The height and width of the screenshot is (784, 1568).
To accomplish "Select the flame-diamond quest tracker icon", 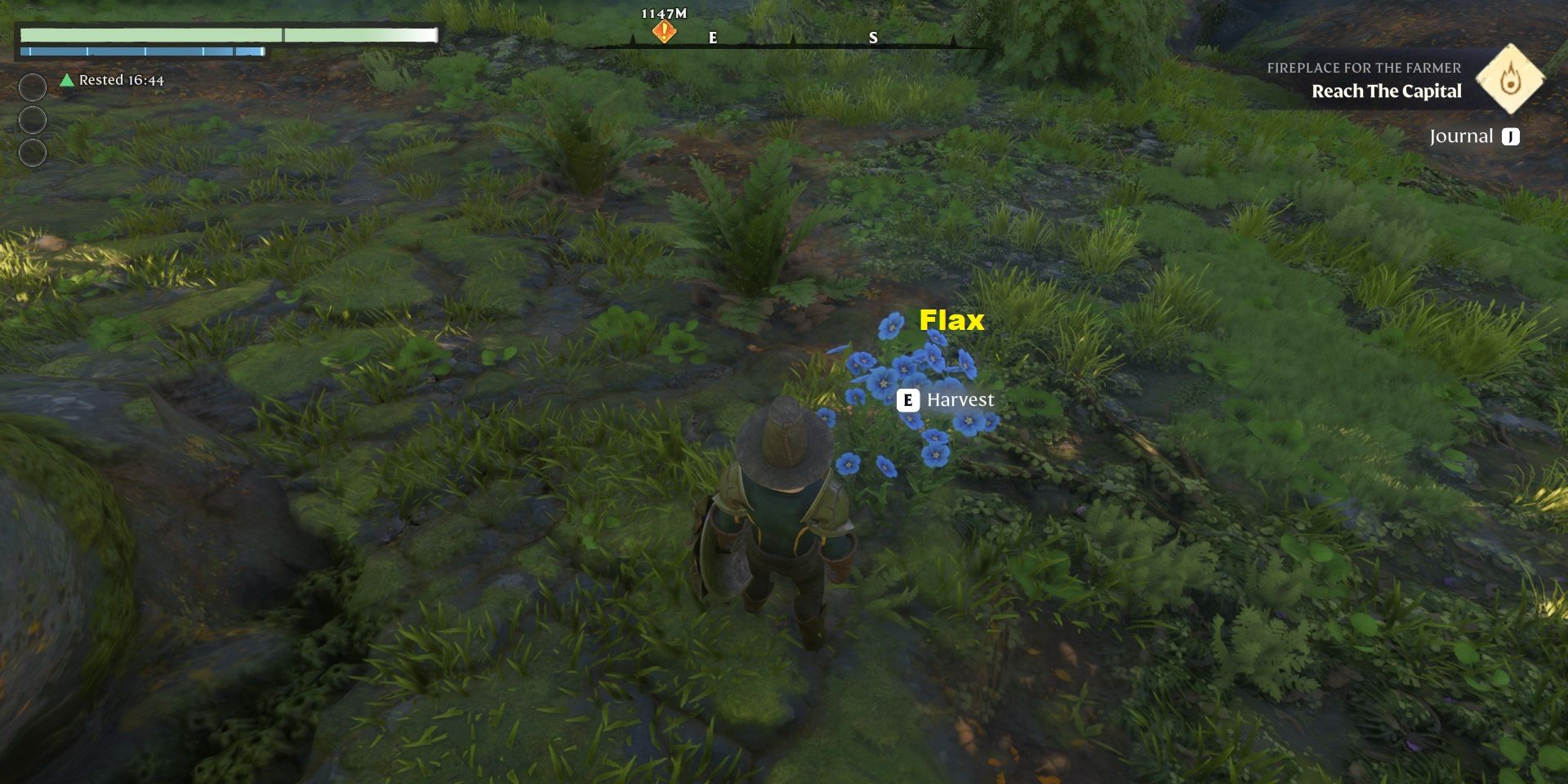I will tap(1510, 79).
